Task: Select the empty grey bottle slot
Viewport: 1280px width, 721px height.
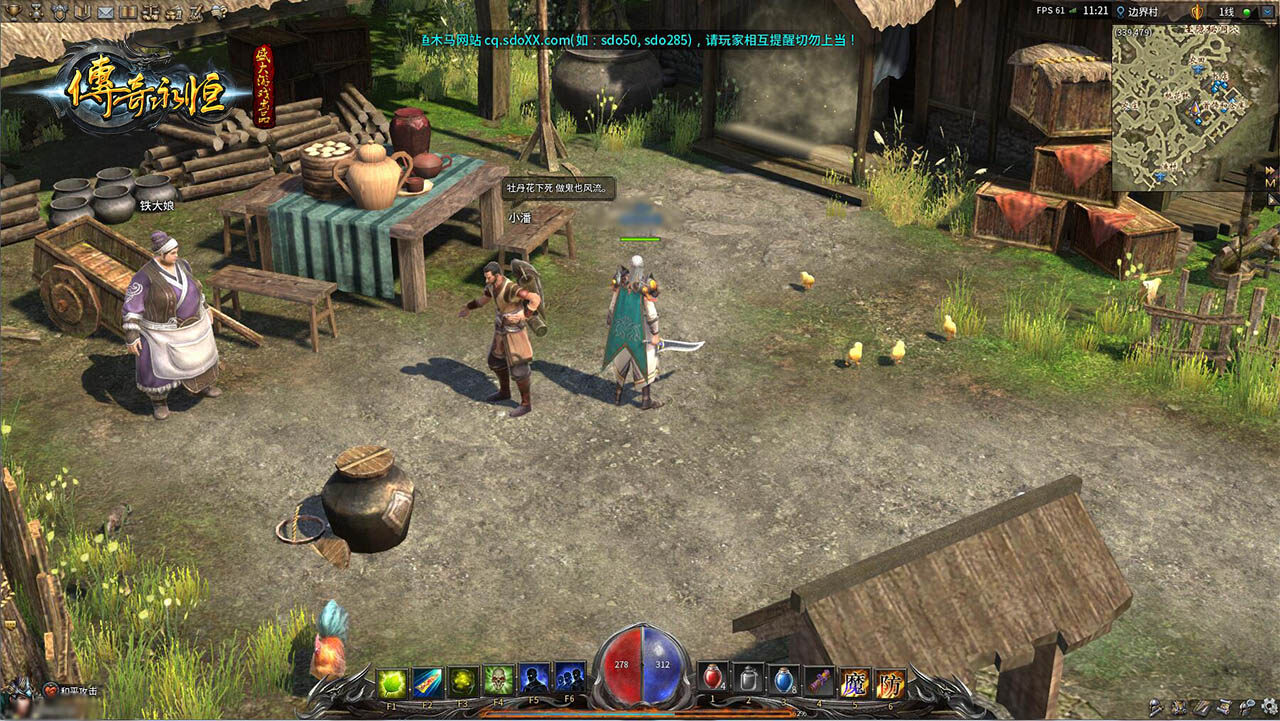Action: [749, 680]
